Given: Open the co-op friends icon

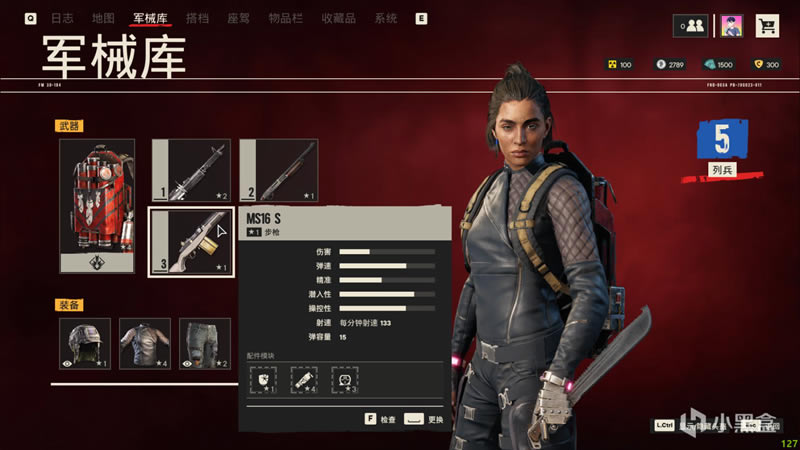Looking at the screenshot, I should (690, 26).
